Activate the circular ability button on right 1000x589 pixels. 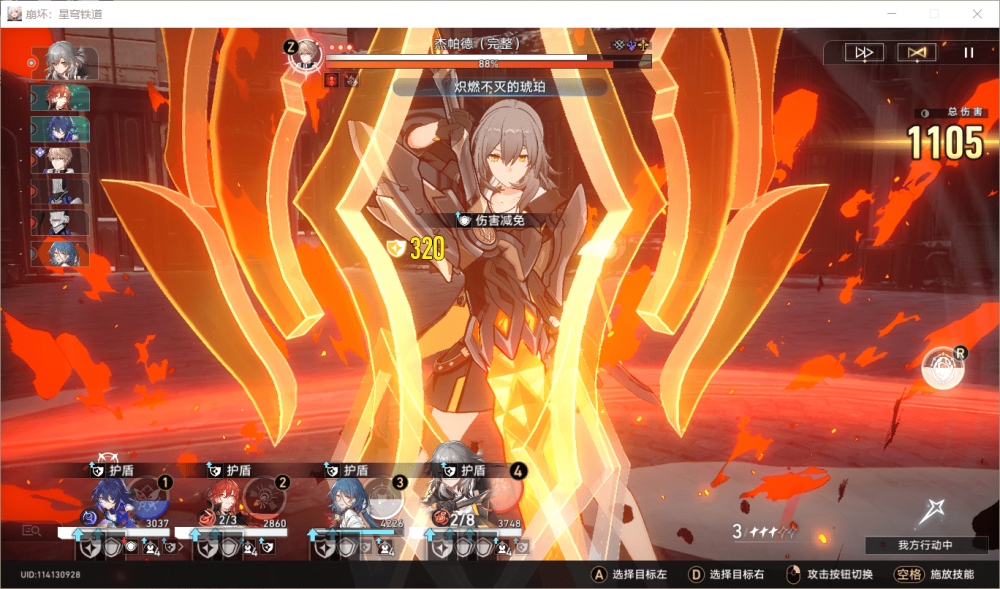pos(942,369)
